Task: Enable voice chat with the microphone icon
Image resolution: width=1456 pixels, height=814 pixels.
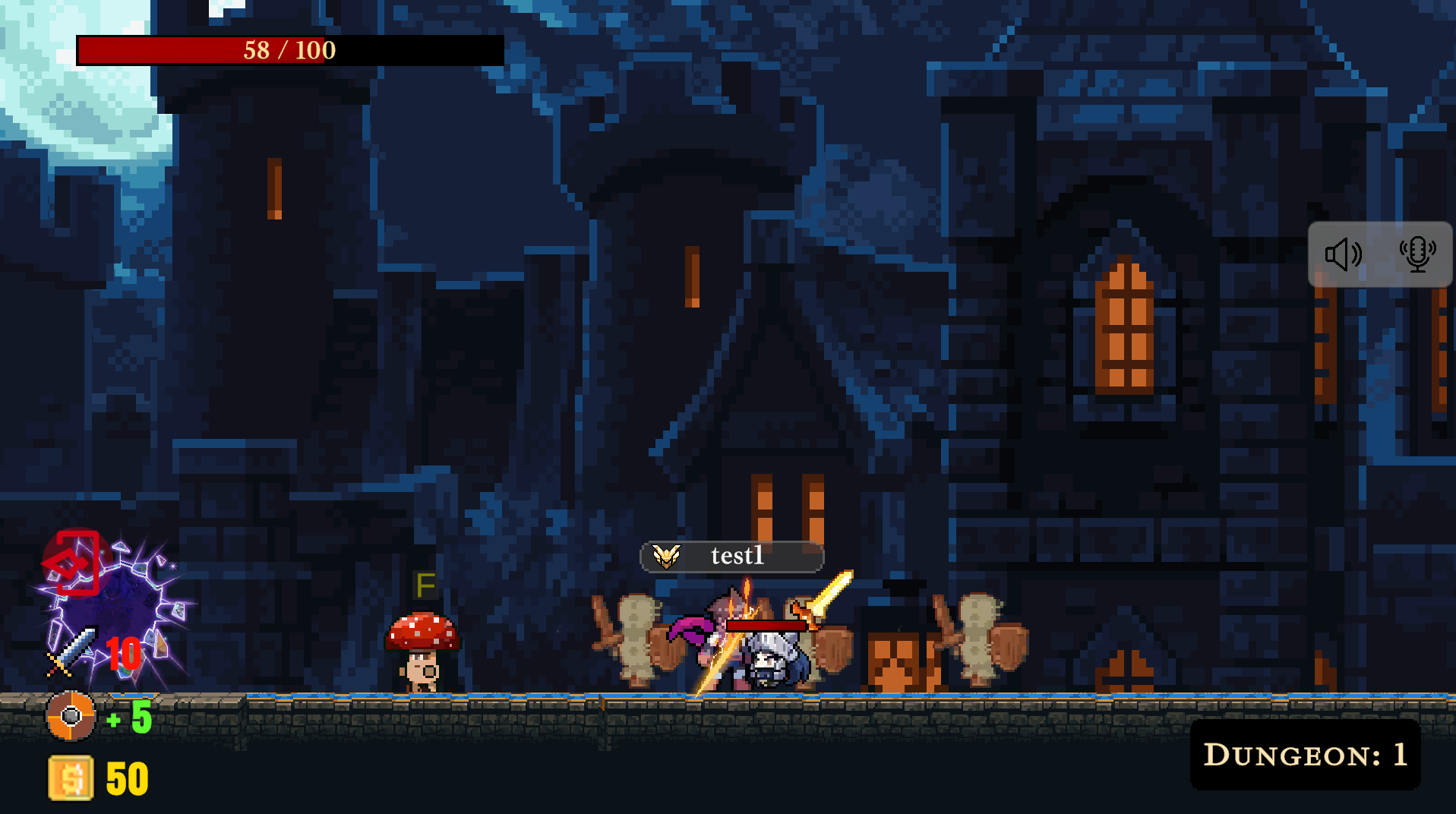Action: tap(1419, 254)
